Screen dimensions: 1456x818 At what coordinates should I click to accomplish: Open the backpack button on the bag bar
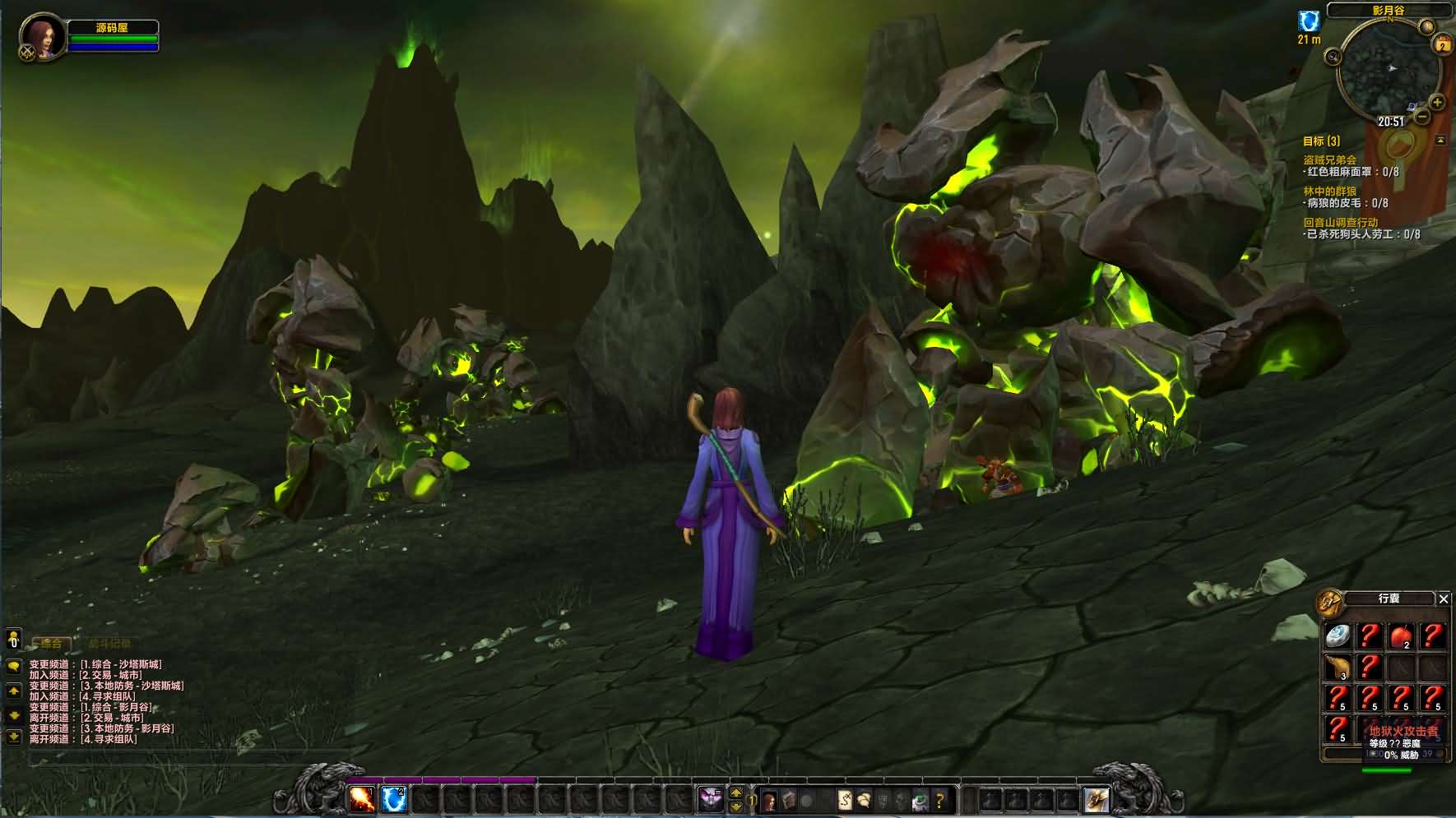[x=1096, y=799]
